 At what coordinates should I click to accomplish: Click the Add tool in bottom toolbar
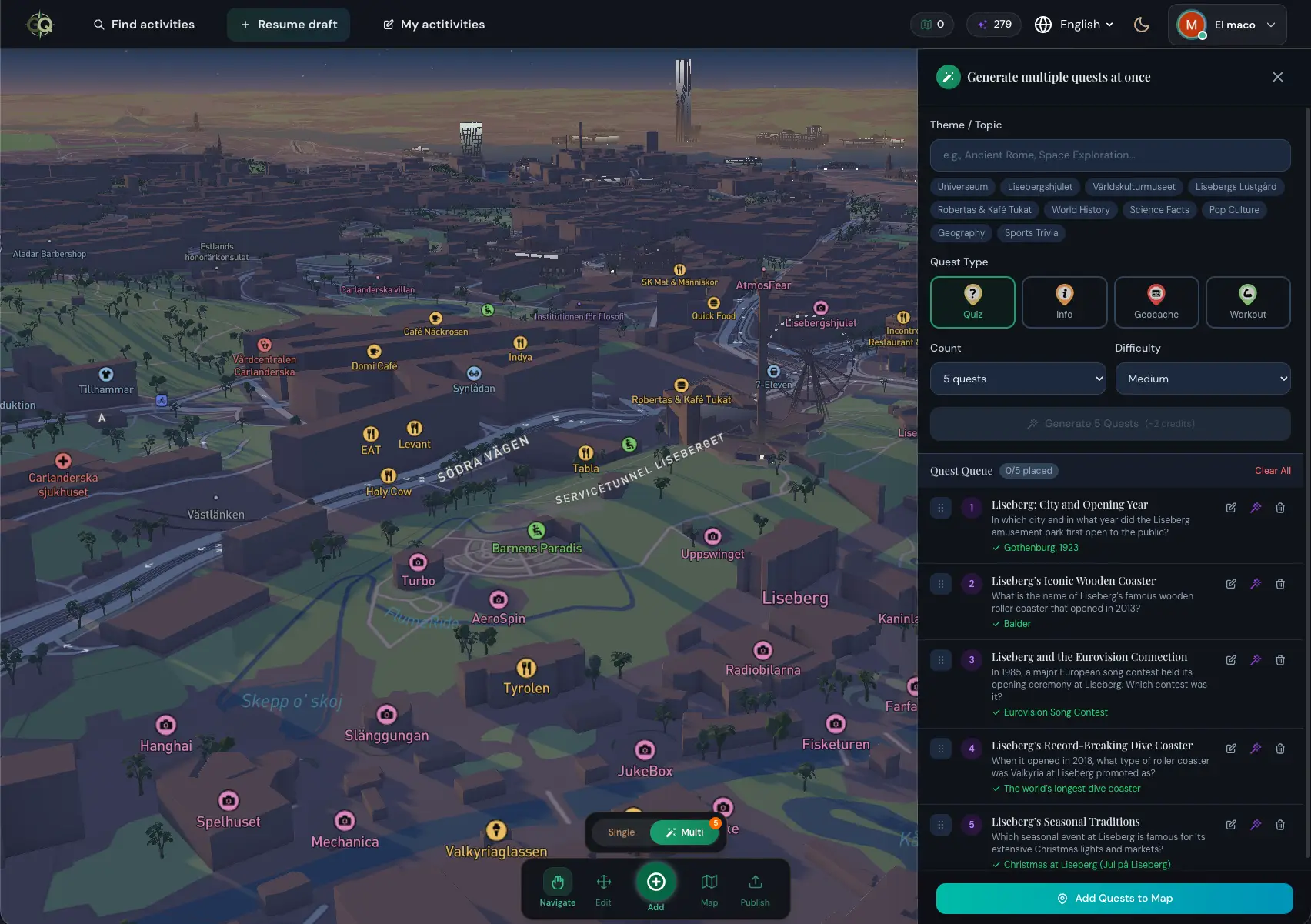pos(656,882)
